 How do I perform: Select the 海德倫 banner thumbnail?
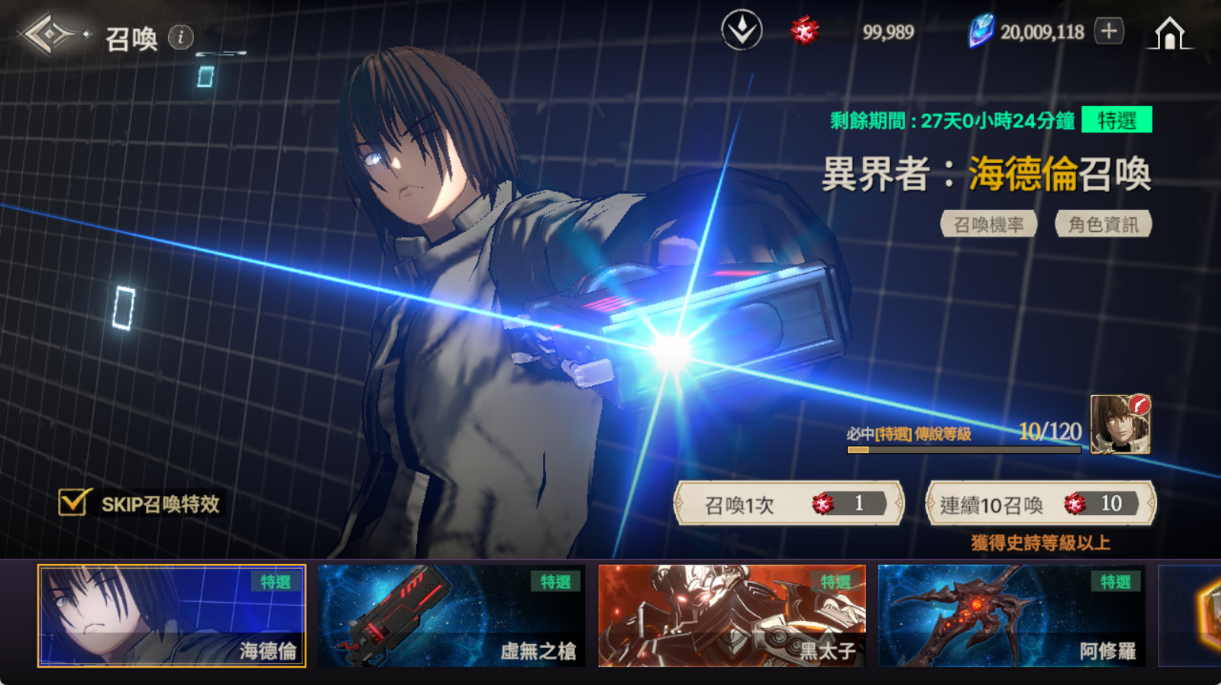(172, 616)
